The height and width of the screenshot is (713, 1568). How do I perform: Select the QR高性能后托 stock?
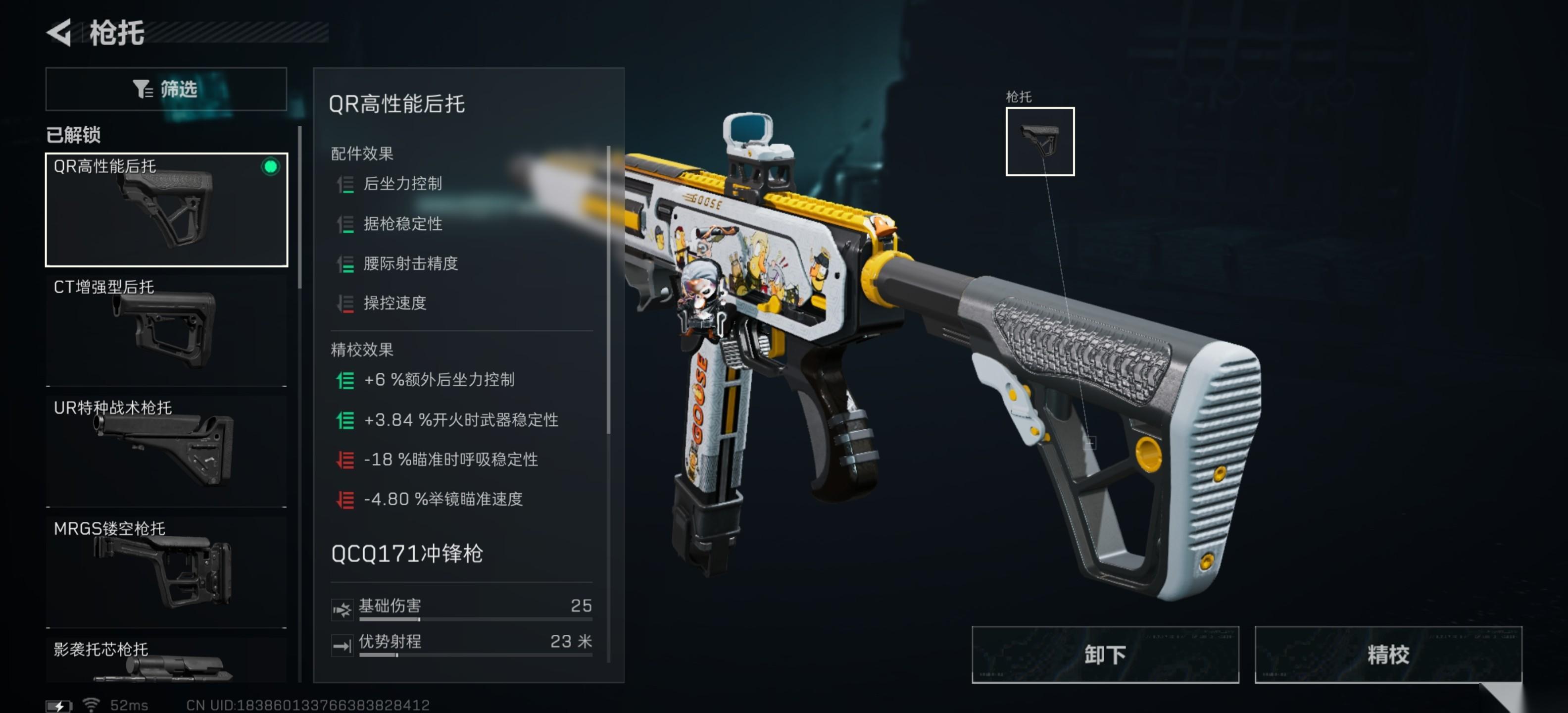166,209
